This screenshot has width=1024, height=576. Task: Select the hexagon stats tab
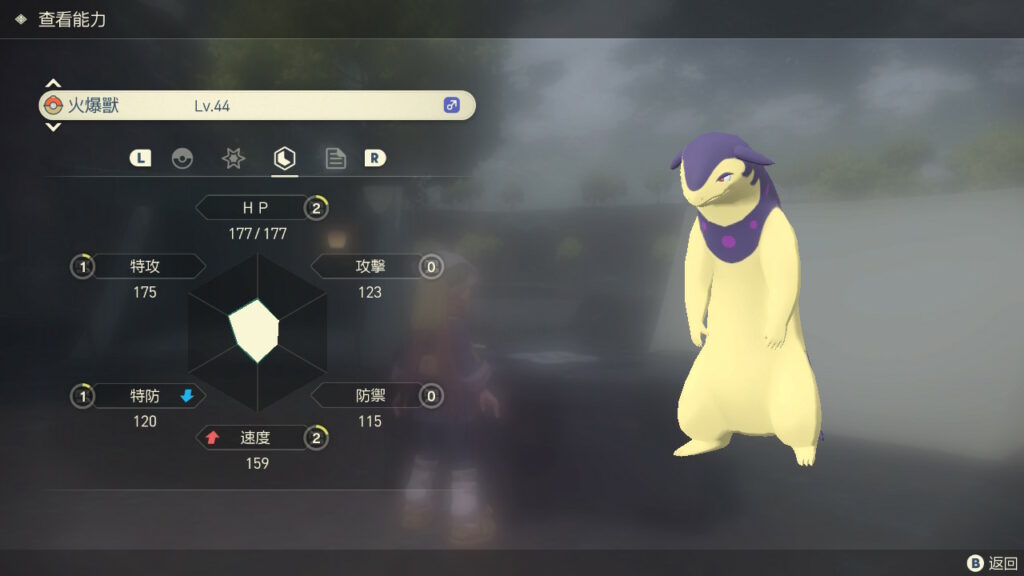[285, 158]
